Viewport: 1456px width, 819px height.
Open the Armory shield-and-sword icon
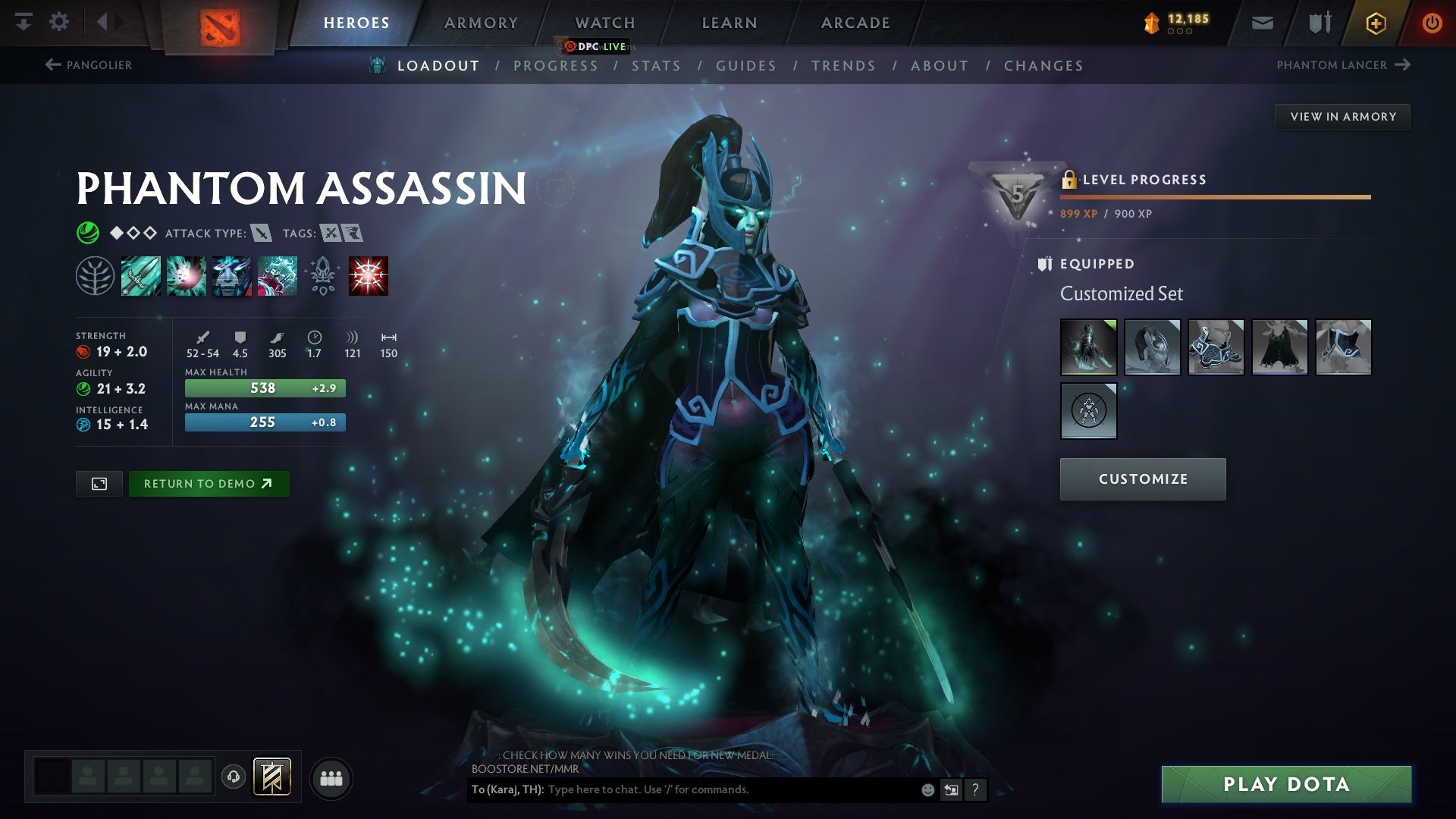click(1318, 23)
